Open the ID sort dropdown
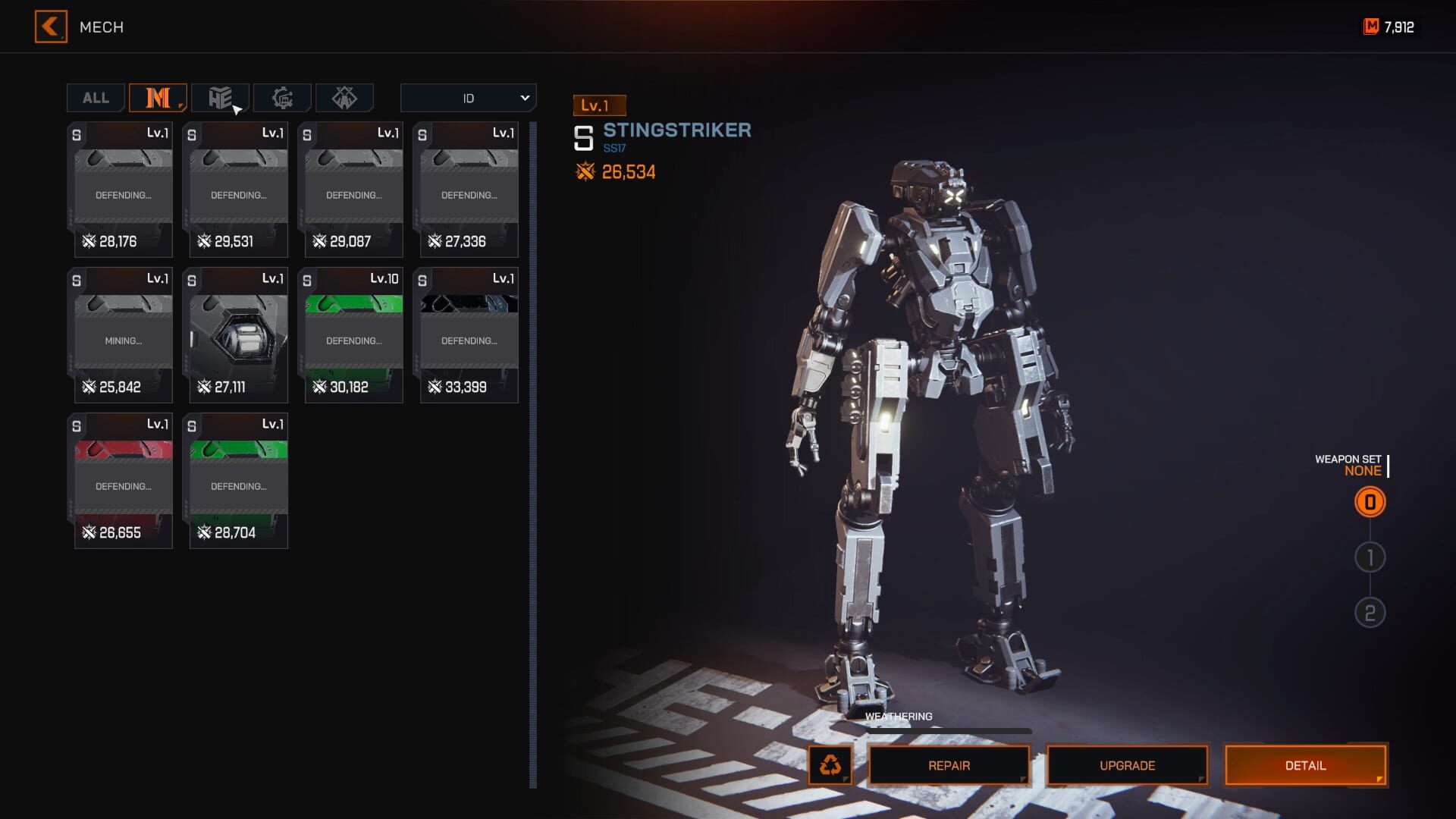Image resolution: width=1456 pixels, height=819 pixels. [468, 98]
